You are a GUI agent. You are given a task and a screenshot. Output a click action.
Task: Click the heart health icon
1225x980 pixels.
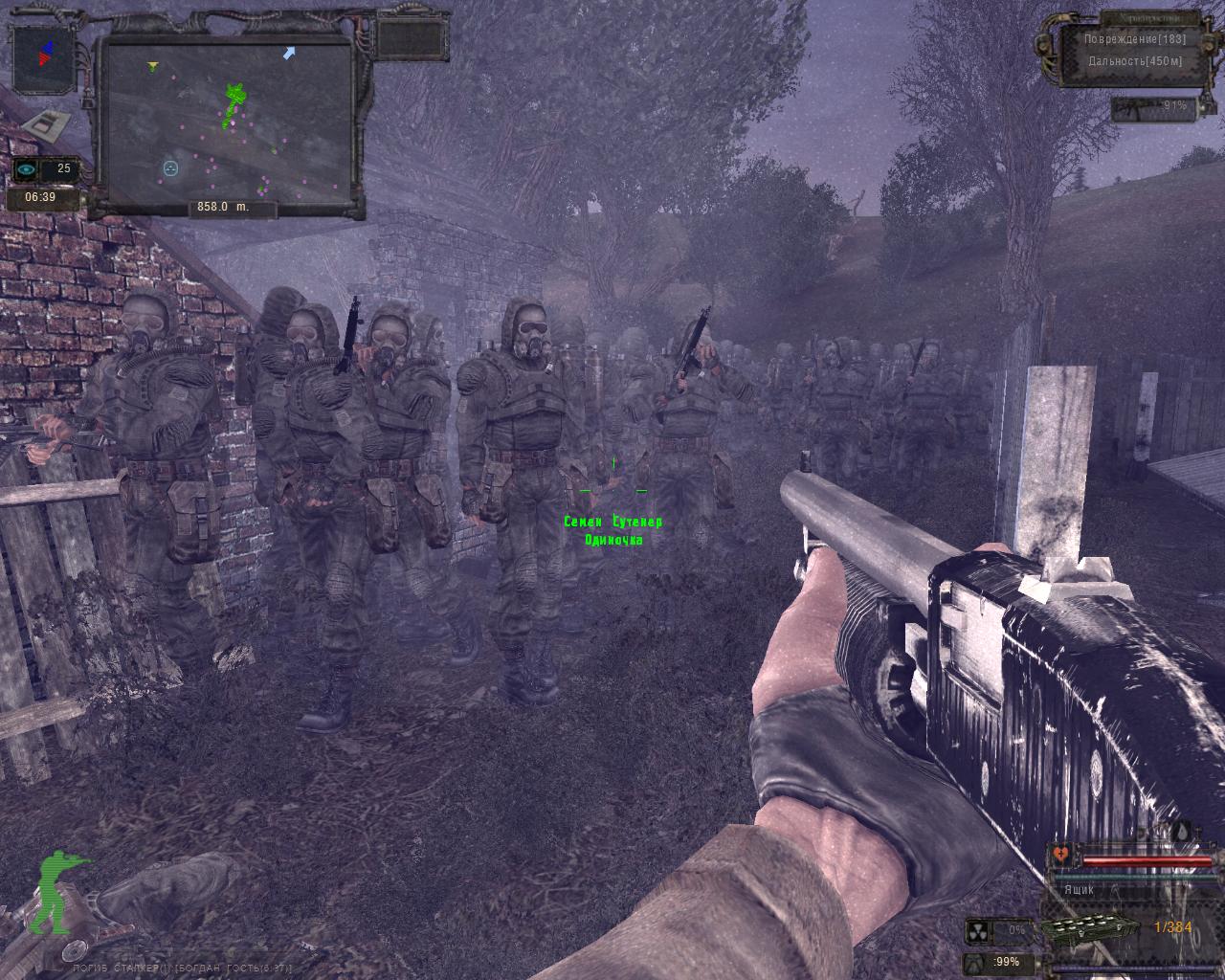pyautogui.click(x=1060, y=853)
